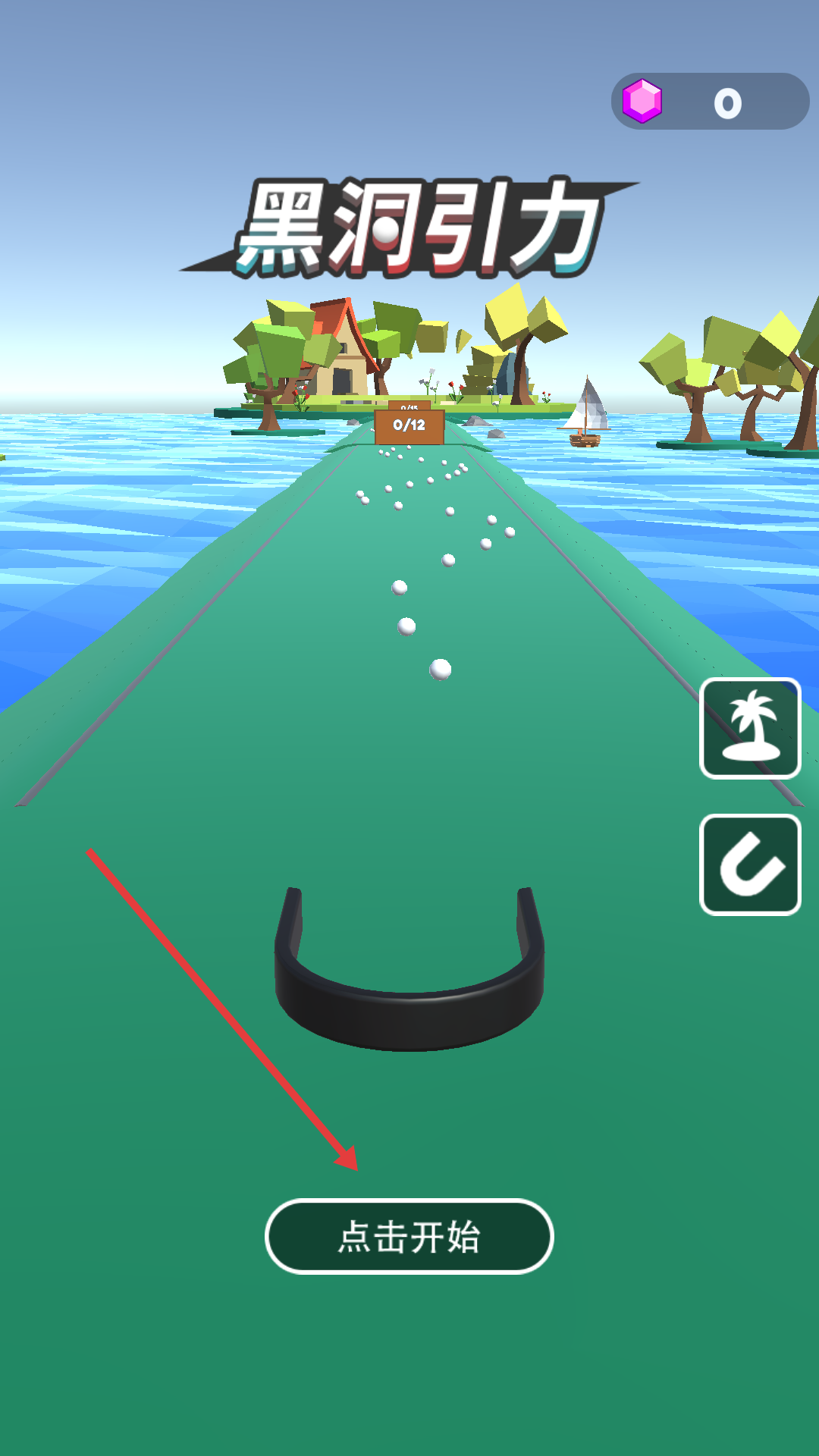Open the palm tree island menu
This screenshot has height=1456, width=819.
pyautogui.click(x=750, y=728)
